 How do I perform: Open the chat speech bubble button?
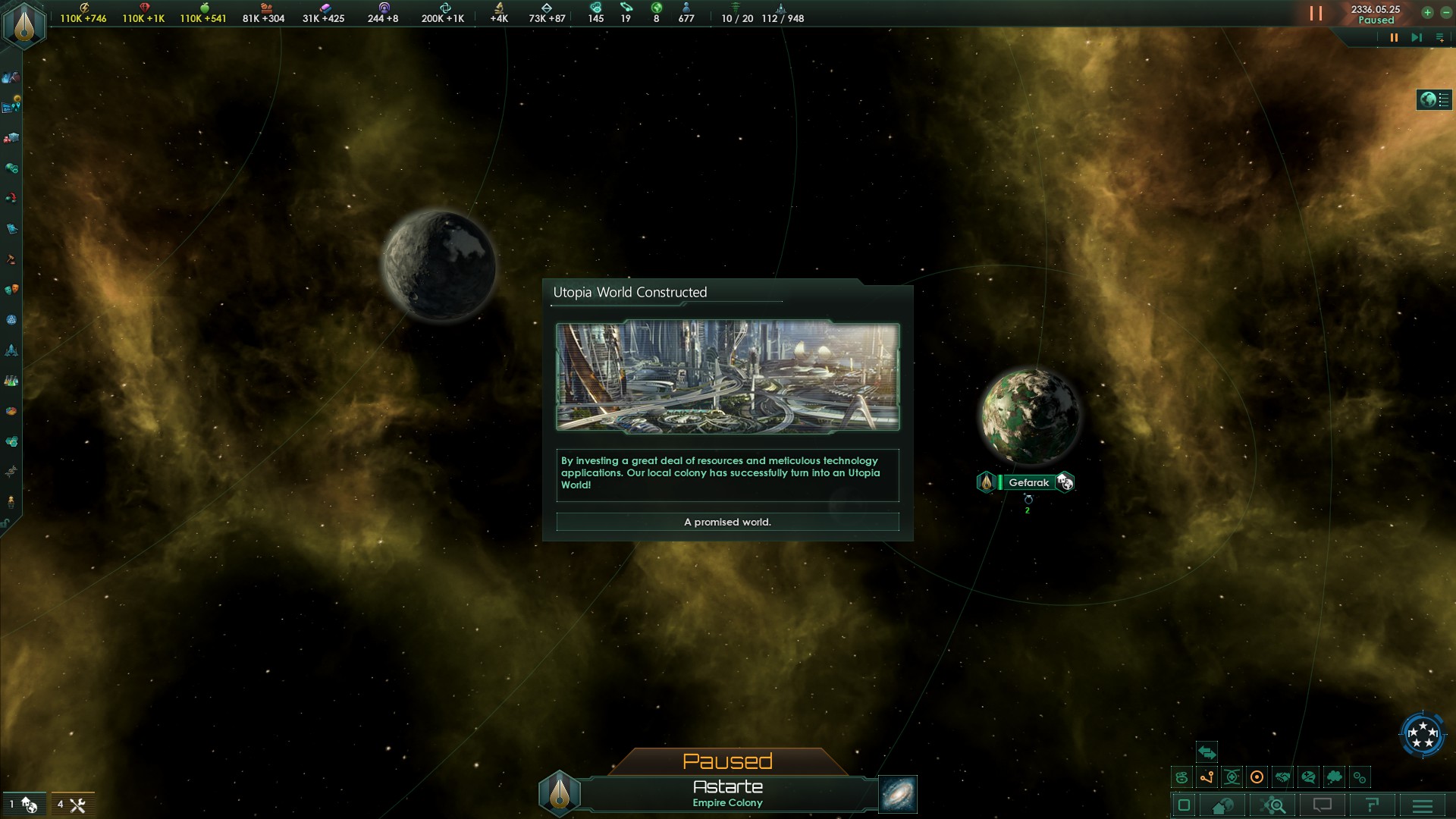click(1323, 805)
